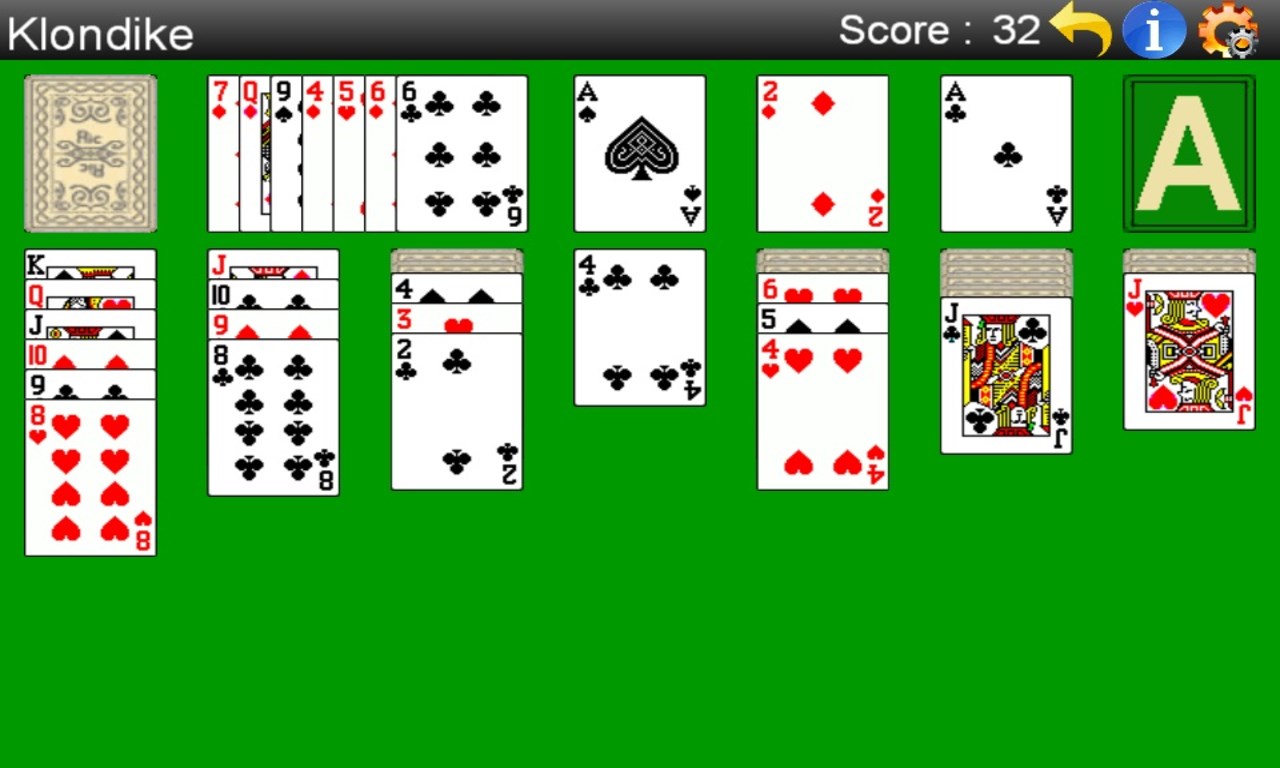Click the Klondike title text
Viewport: 1280px width, 768px height.
tap(98, 33)
